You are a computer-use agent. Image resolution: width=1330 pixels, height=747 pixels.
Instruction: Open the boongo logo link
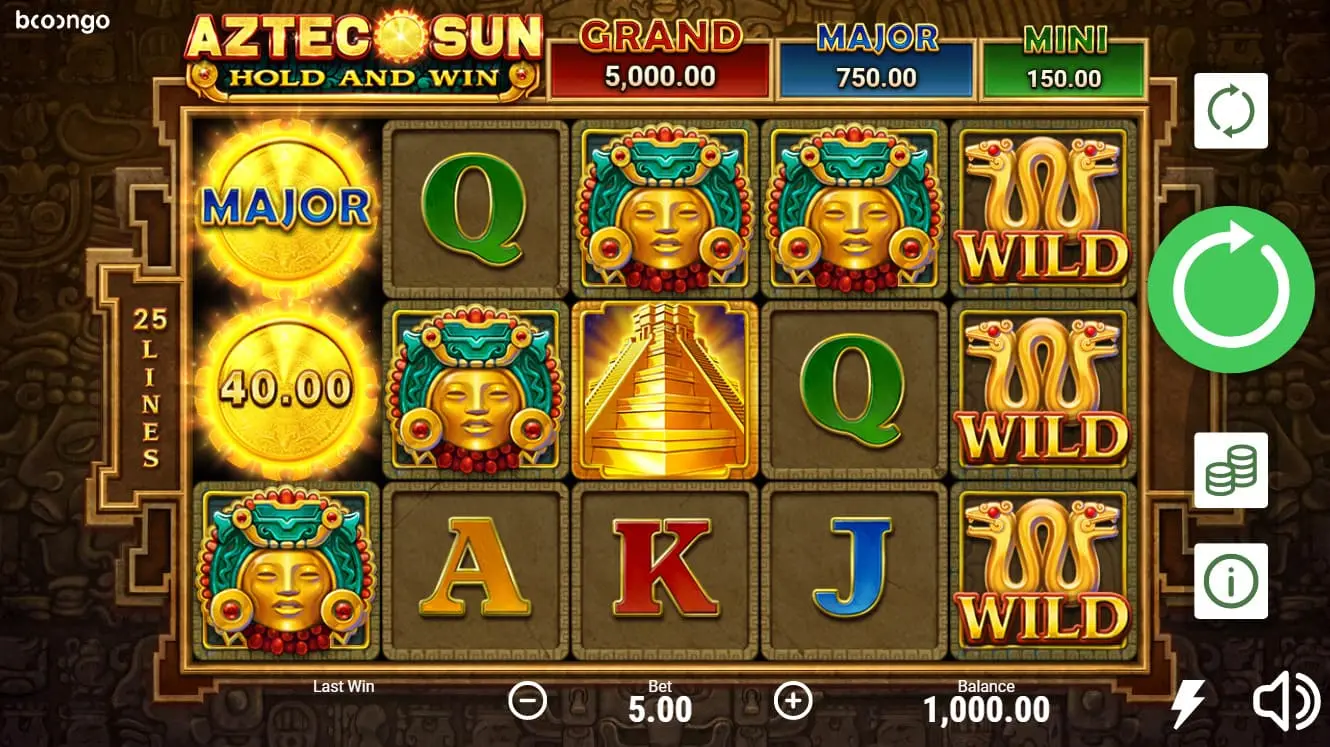coord(64,22)
